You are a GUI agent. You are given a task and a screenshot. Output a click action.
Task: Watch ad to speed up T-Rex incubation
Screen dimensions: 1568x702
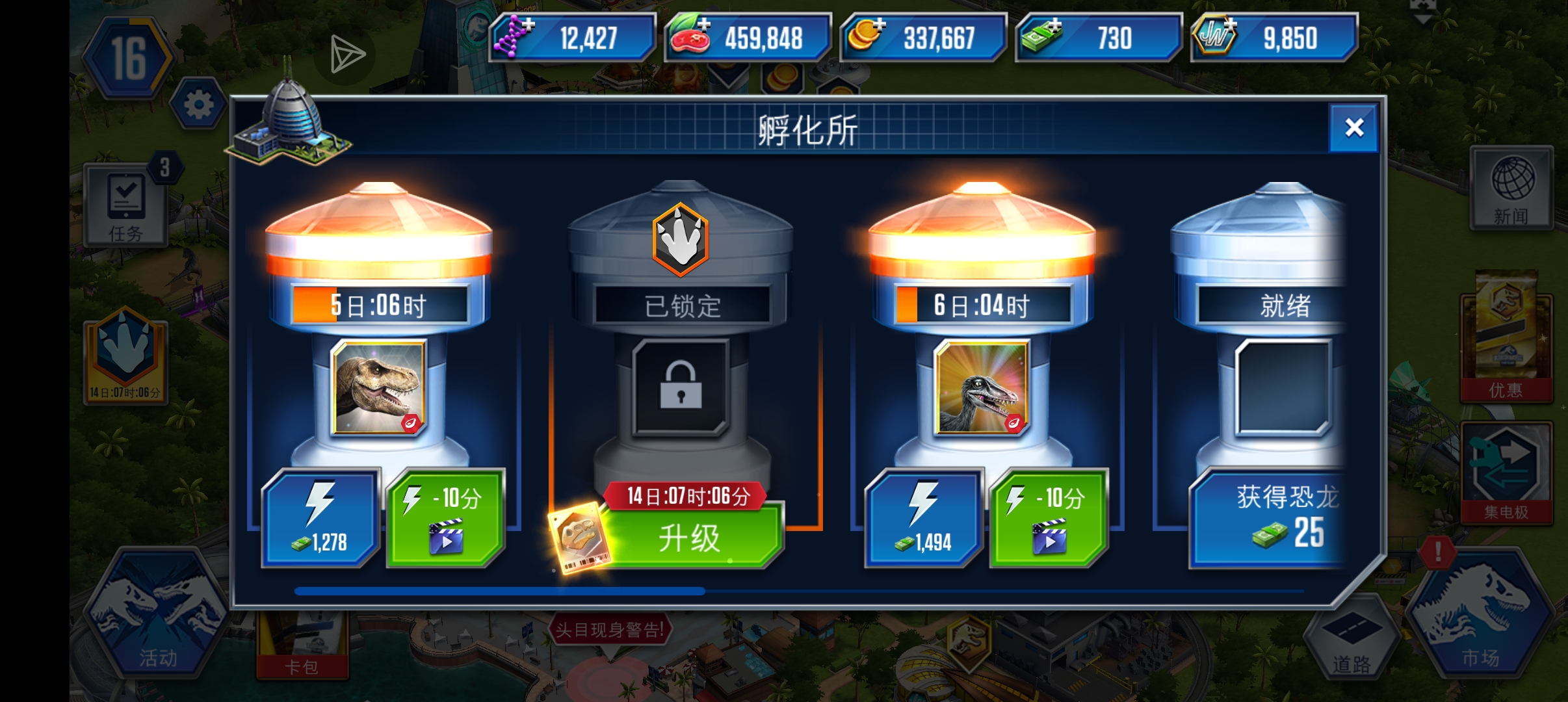445,517
